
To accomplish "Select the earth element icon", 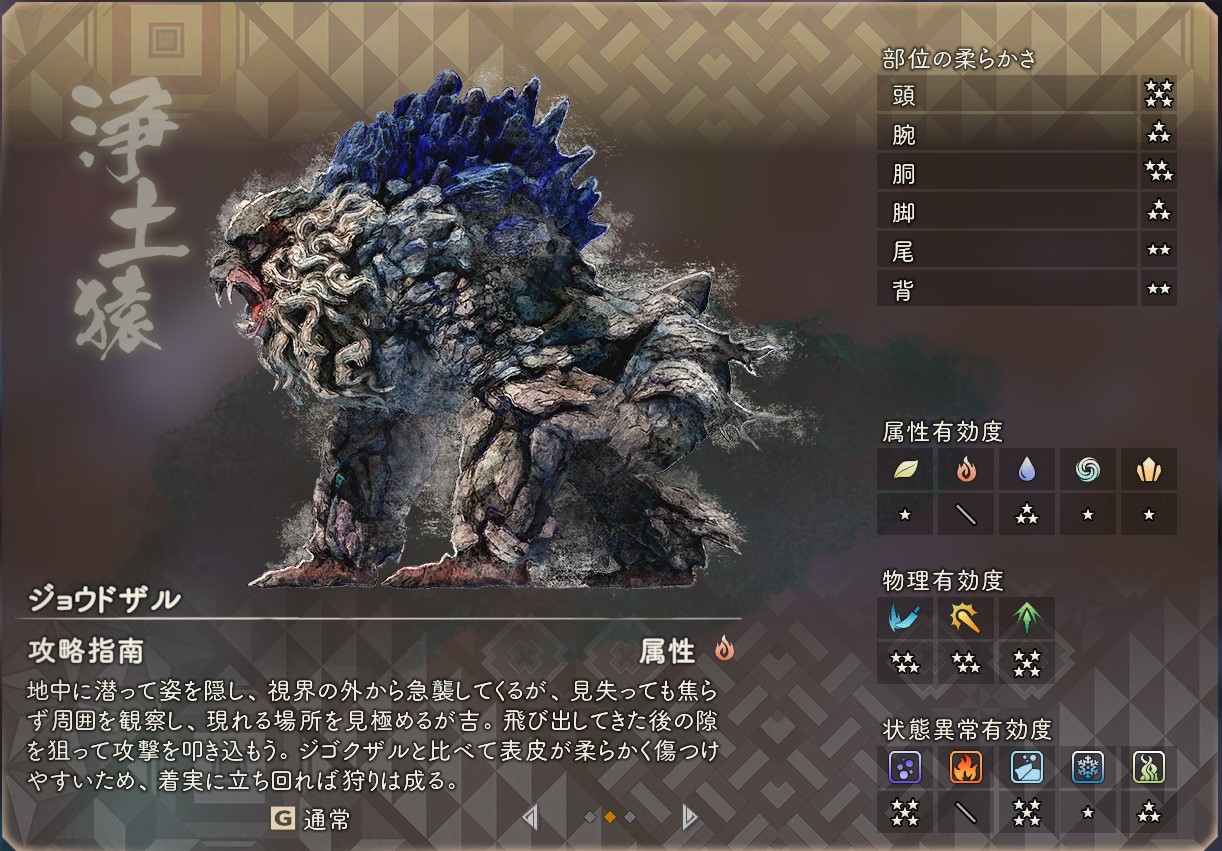I will 1148,470.
